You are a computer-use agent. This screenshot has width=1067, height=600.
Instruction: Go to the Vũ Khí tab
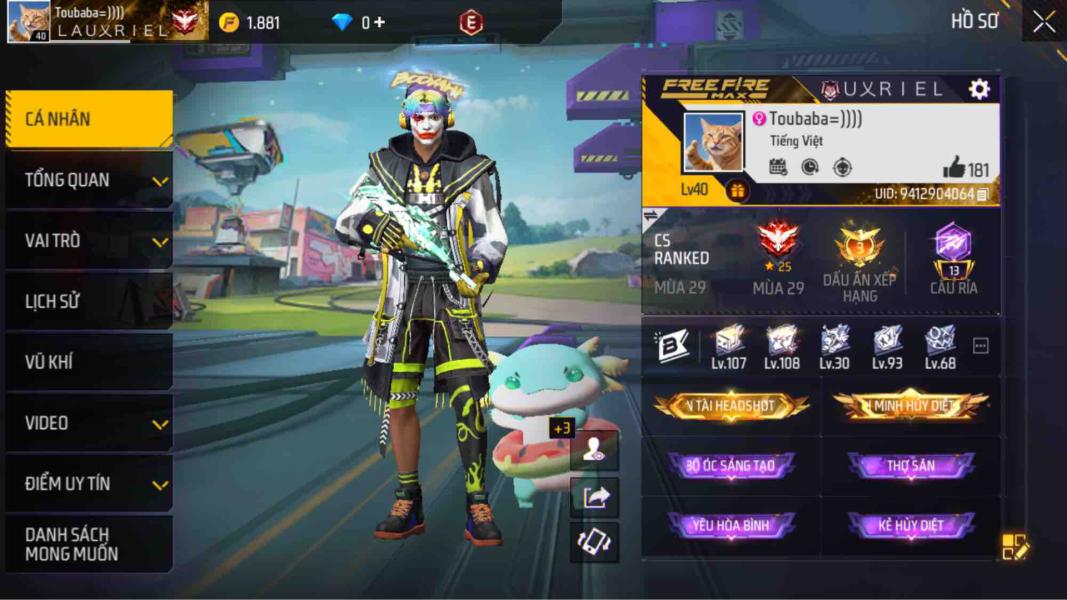coord(88,362)
